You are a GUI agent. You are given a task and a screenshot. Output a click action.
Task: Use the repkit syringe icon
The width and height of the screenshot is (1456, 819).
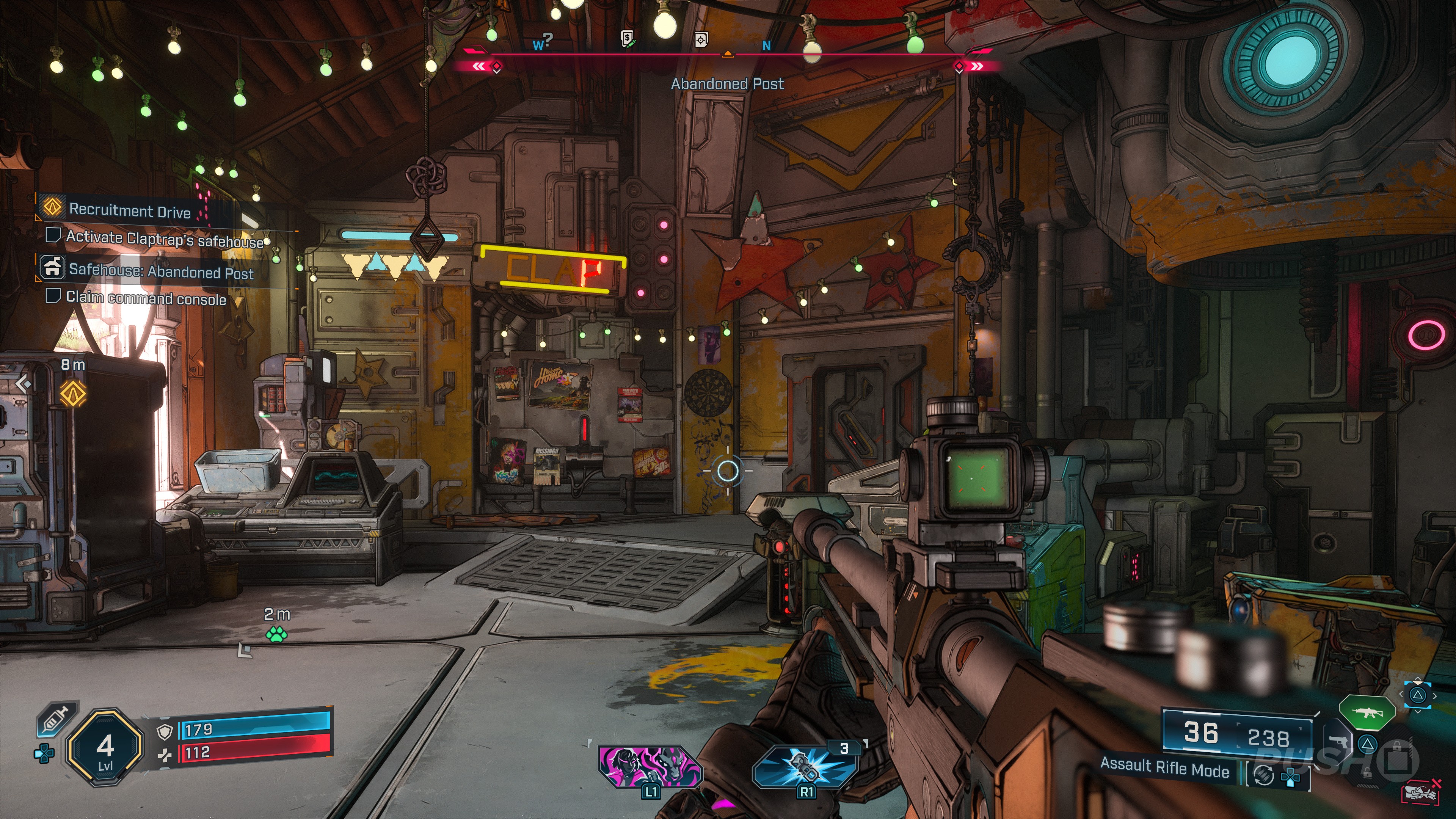(56, 720)
